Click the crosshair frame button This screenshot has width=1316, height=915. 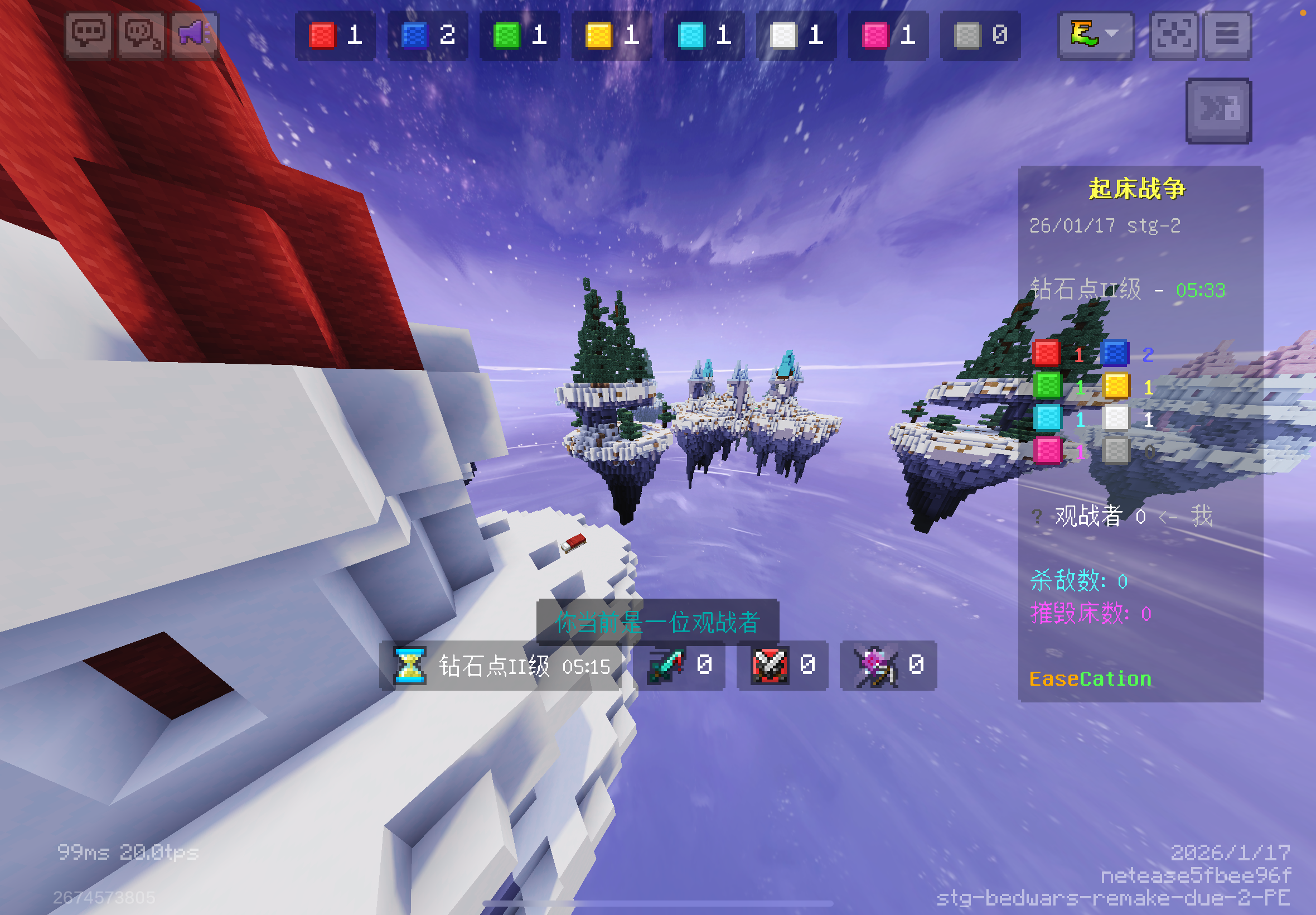click(1173, 35)
